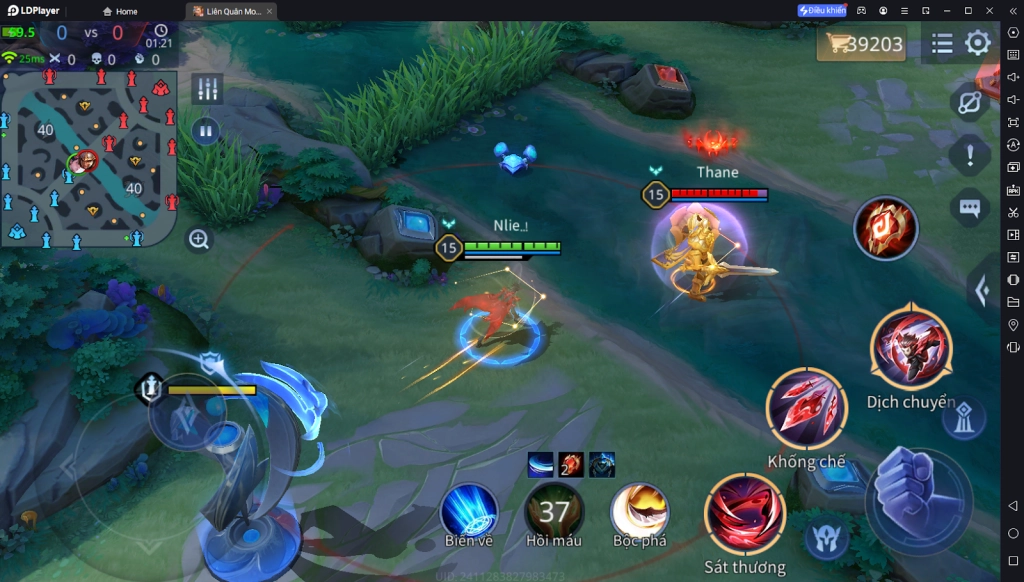Use the Hồi máu heal ability
1024x582 pixels.
coord(554,511)
